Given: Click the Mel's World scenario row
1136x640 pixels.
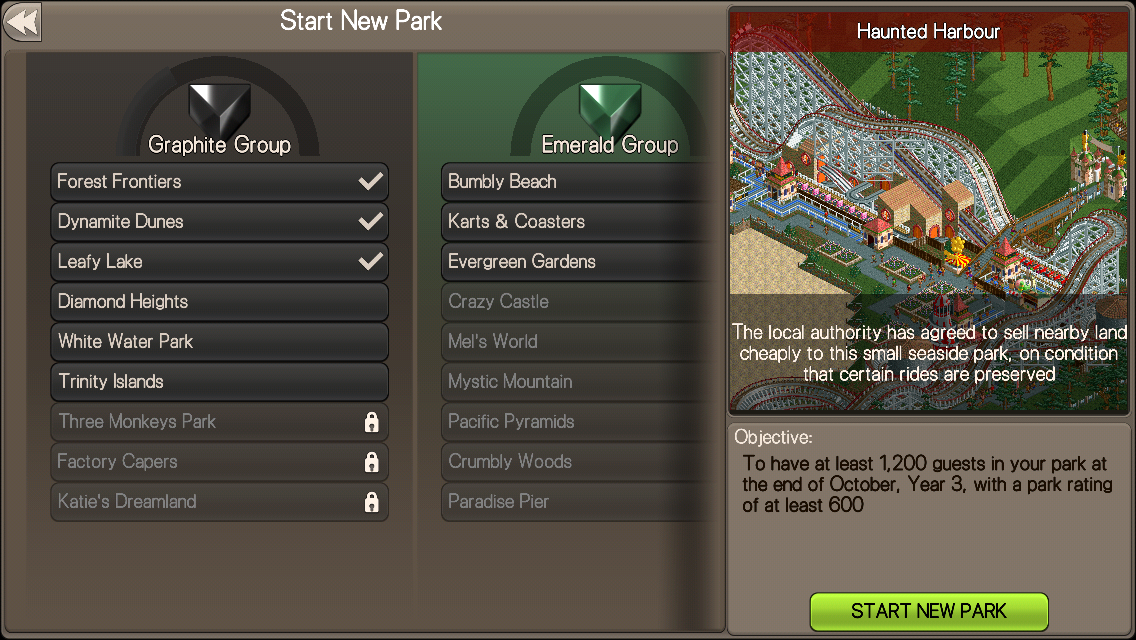Looking at the screenshot, I should point(580,342).
